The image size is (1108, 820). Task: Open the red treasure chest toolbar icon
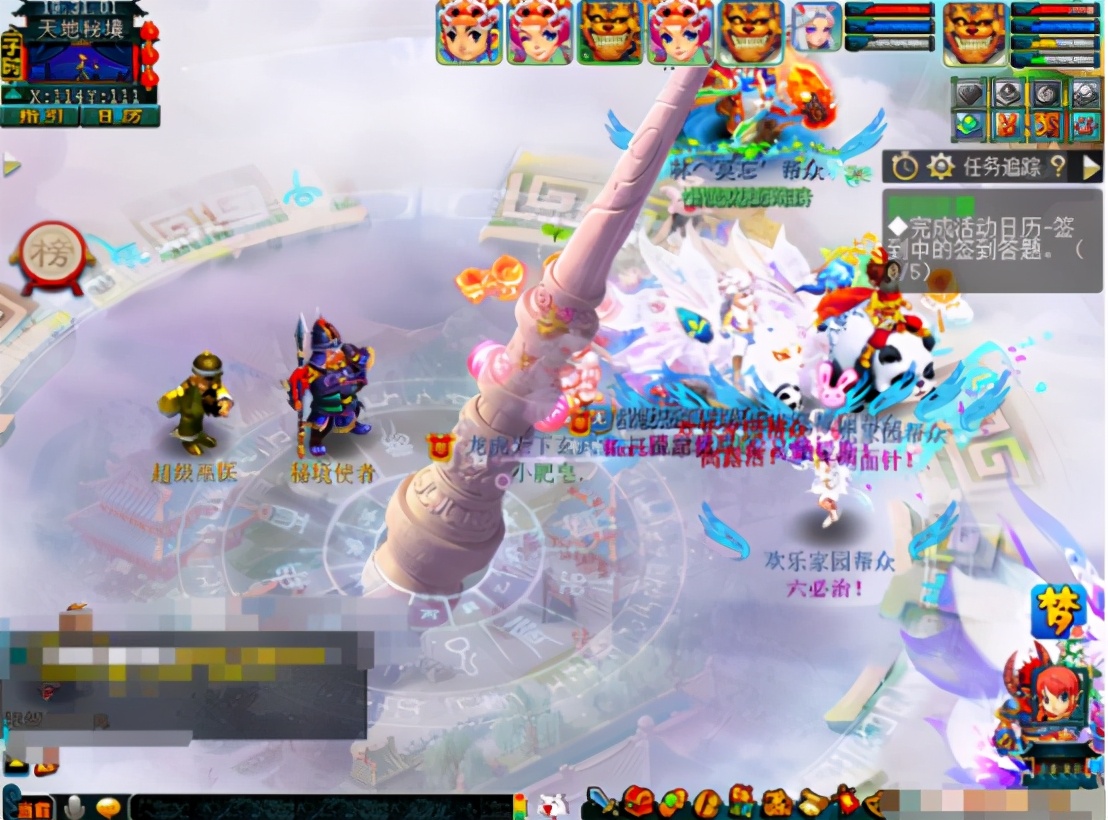[x=637, y=801]
